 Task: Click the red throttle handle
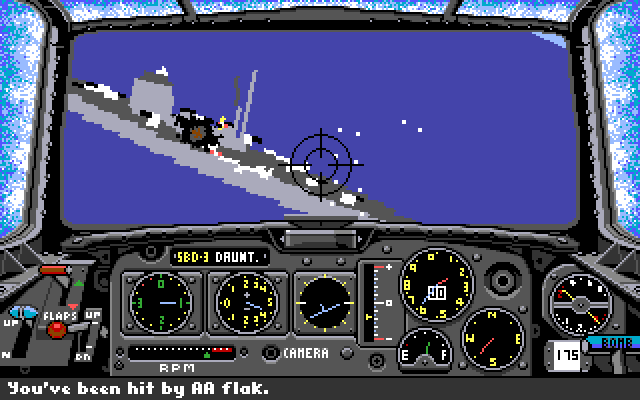pyautogui.click(x=53, y=270)
